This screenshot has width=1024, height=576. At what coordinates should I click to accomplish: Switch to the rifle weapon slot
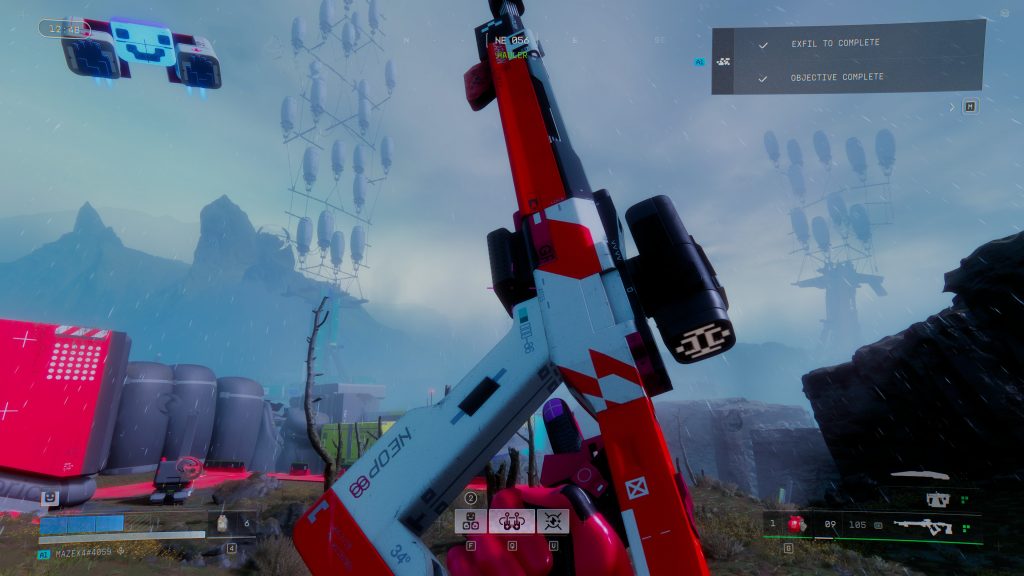pos(922,524)
